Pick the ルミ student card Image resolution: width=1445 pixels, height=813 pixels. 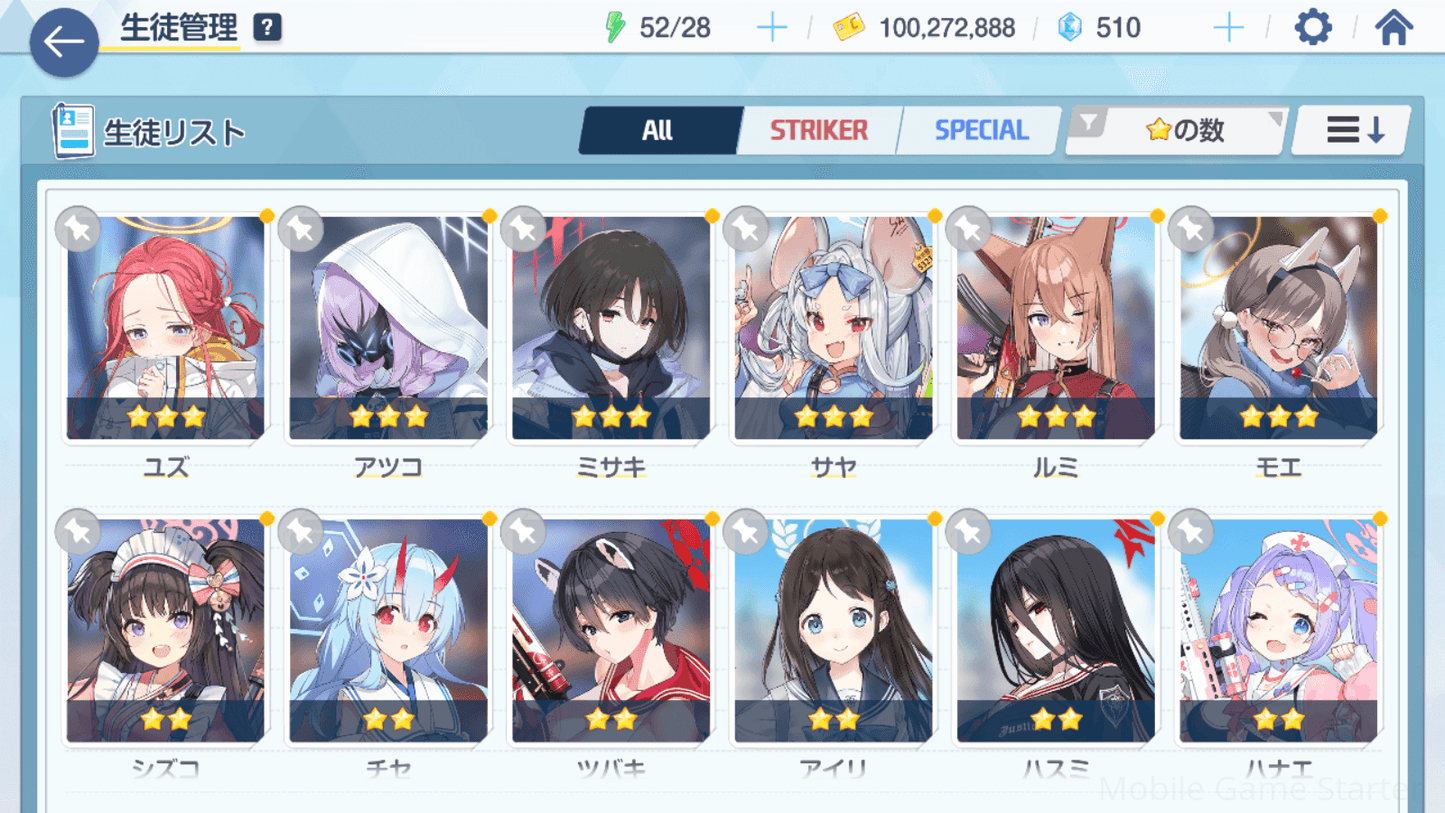click(1056, 328)
